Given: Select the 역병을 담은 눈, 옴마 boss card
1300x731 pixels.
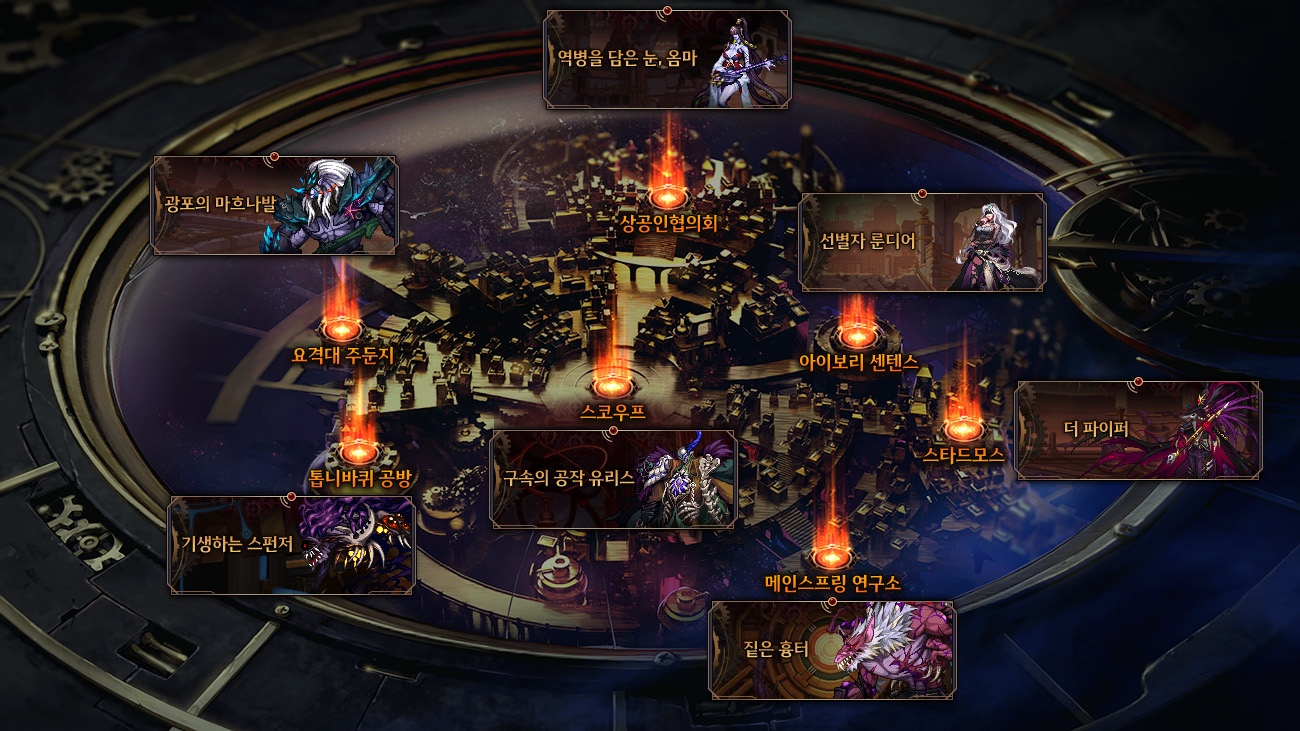Looking at the screenshot, I should point(666,59).
